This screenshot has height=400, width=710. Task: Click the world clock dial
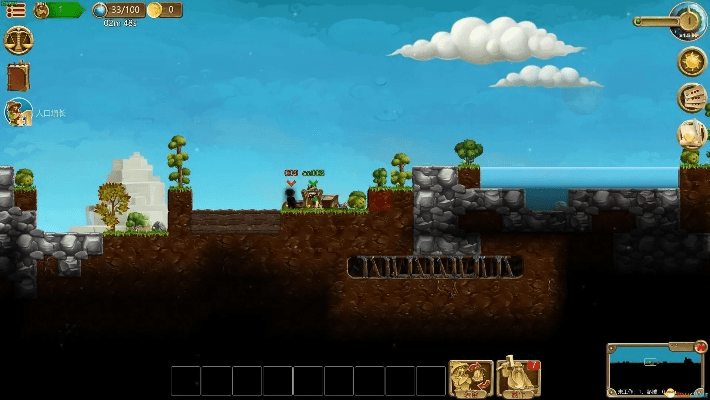point(690,20)
